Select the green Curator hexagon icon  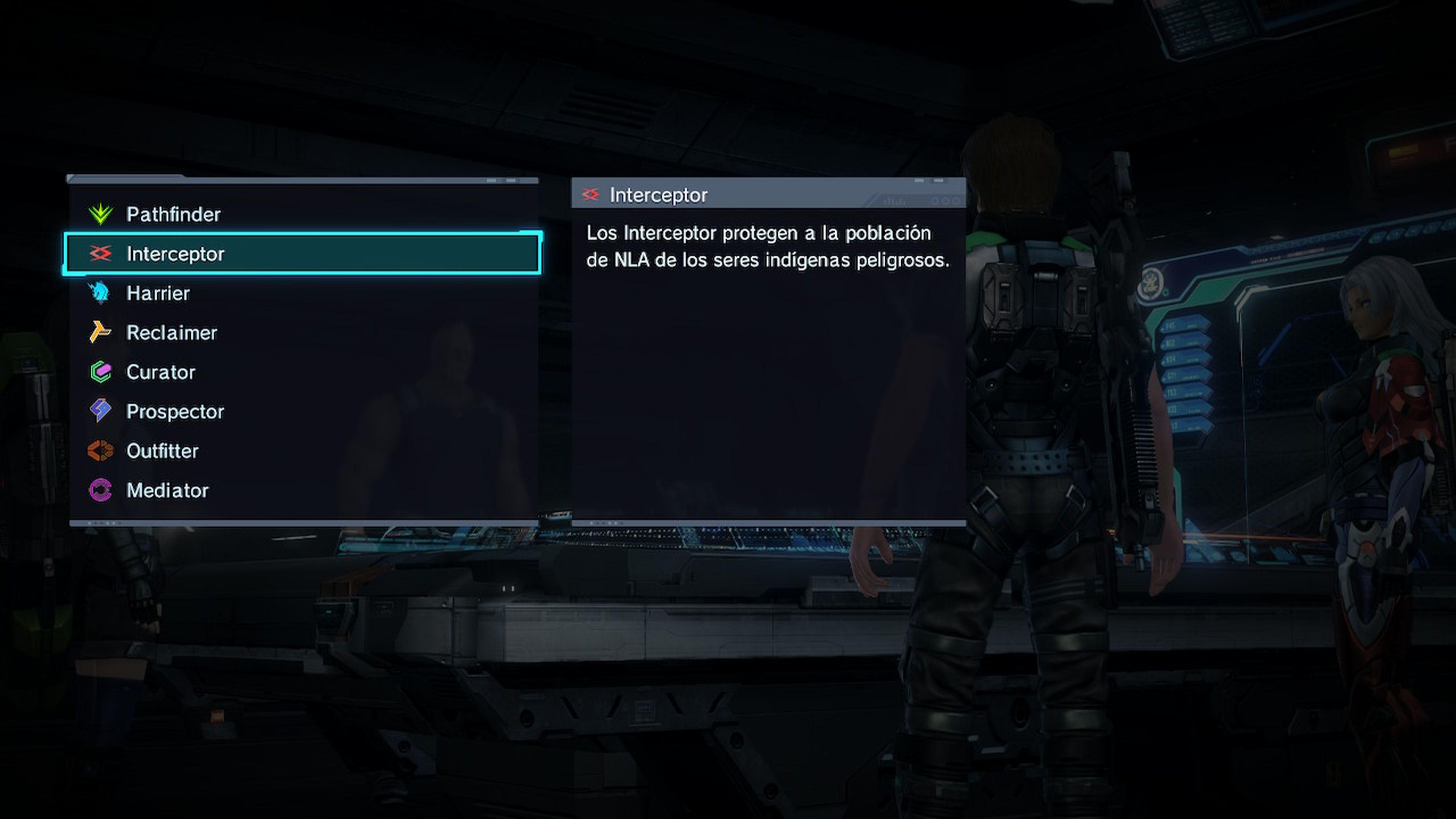[x=100, y=372]
